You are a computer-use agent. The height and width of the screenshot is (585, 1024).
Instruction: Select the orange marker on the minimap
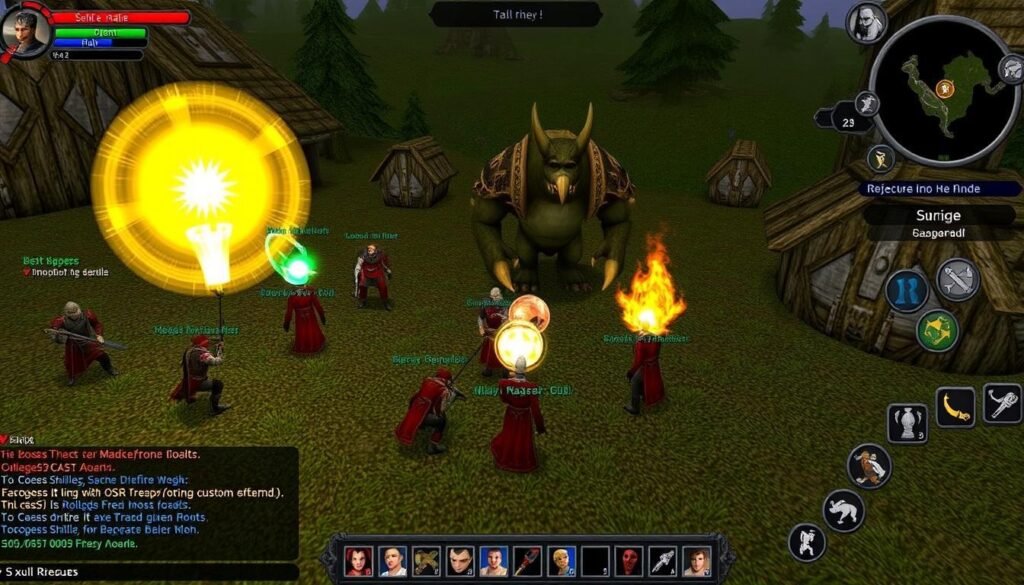coord(943,89)
